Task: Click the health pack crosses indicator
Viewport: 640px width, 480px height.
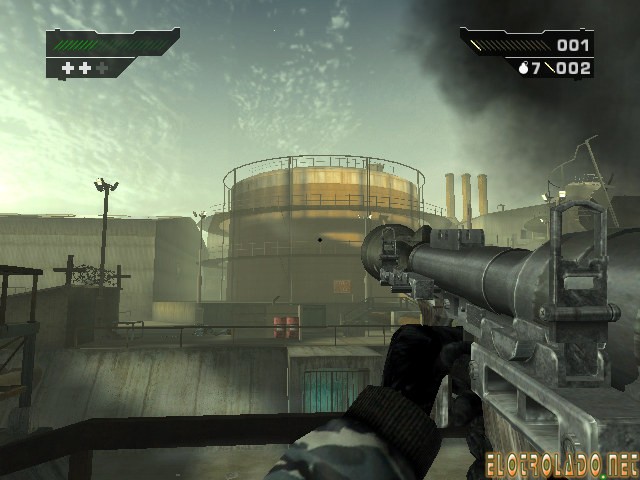Action: pyautogui.click(x=85, y=68)
